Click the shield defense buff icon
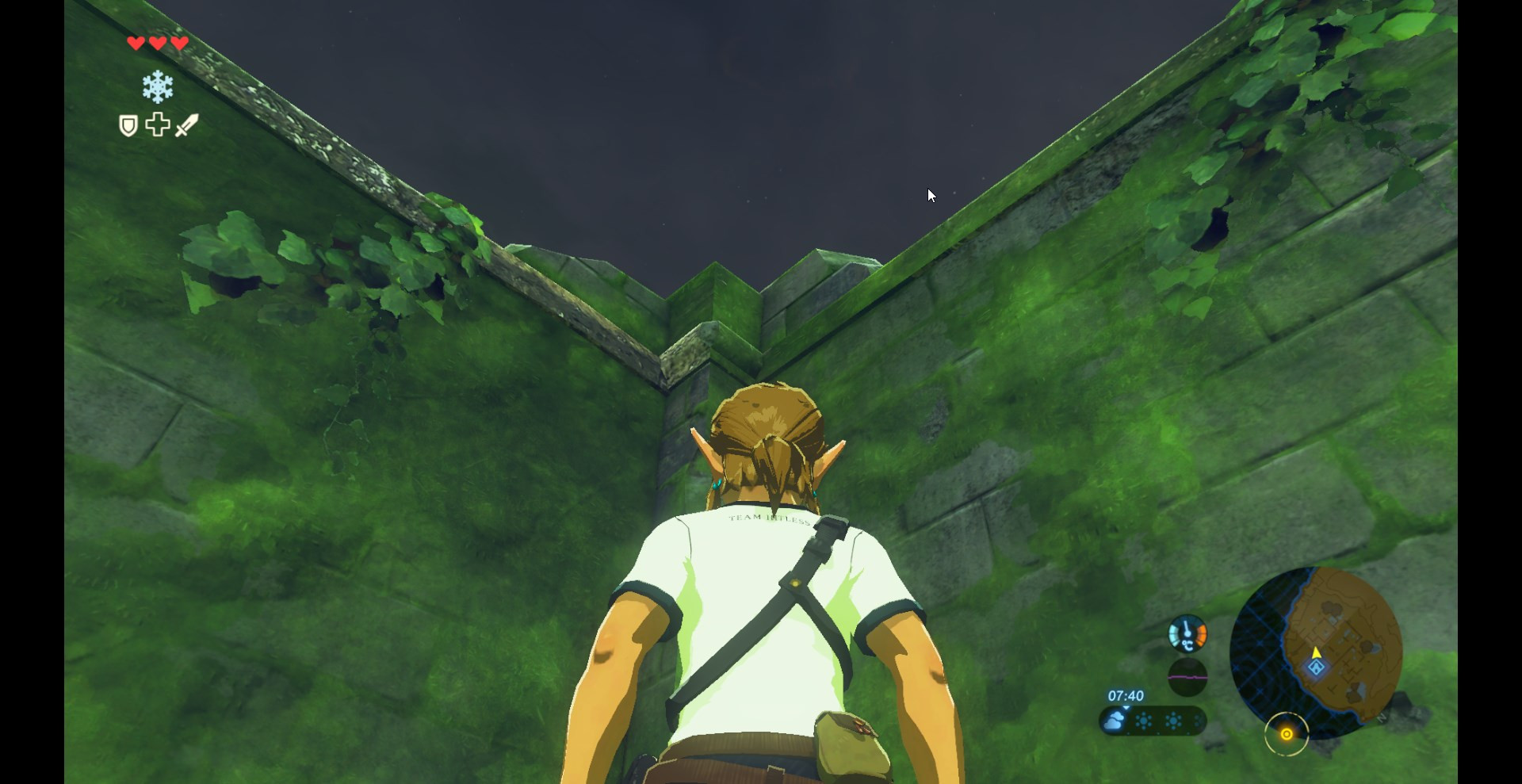1522x784 pixels. coord(128,124)
